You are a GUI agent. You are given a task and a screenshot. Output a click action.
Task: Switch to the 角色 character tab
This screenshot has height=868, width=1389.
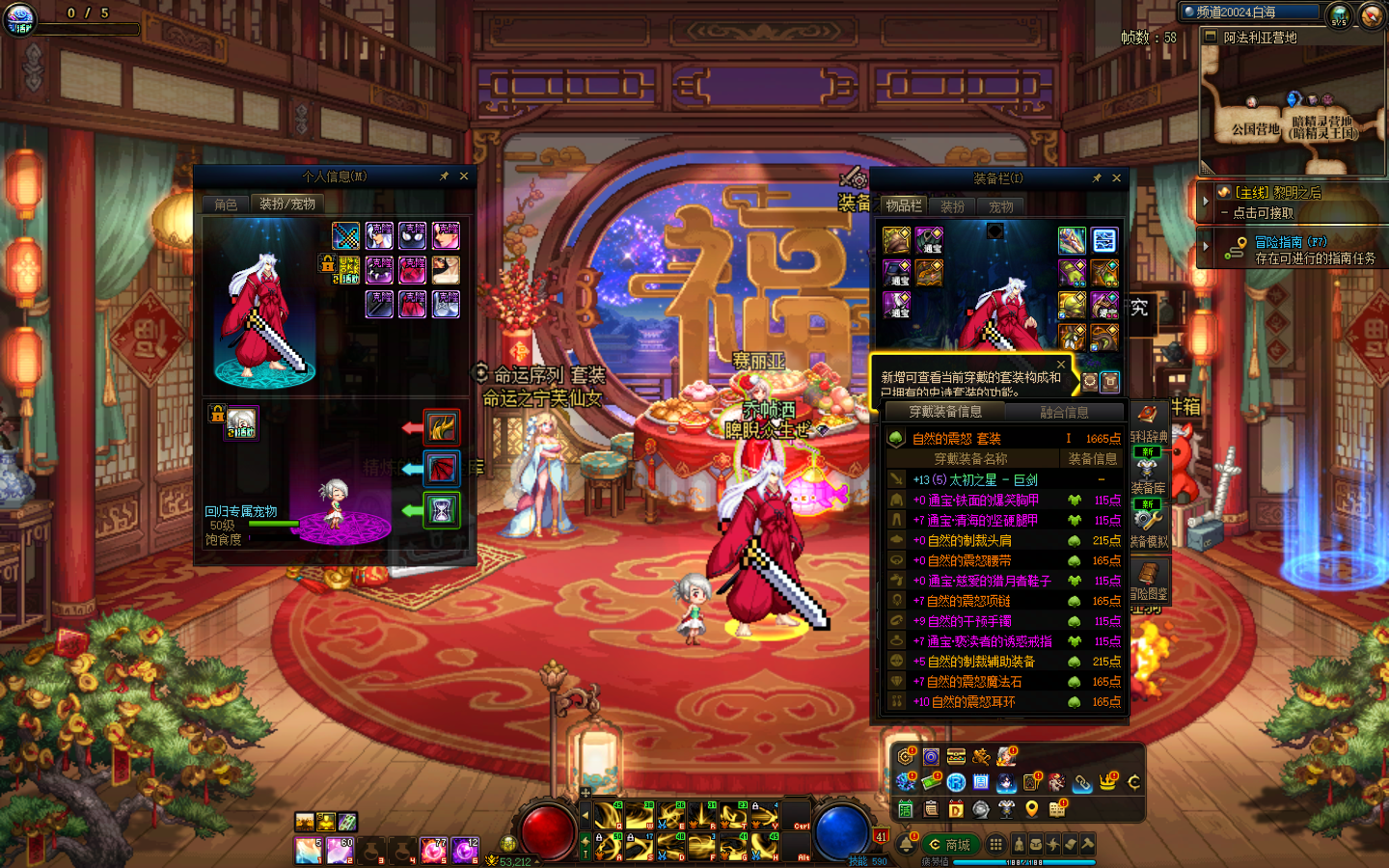[226, 204]
